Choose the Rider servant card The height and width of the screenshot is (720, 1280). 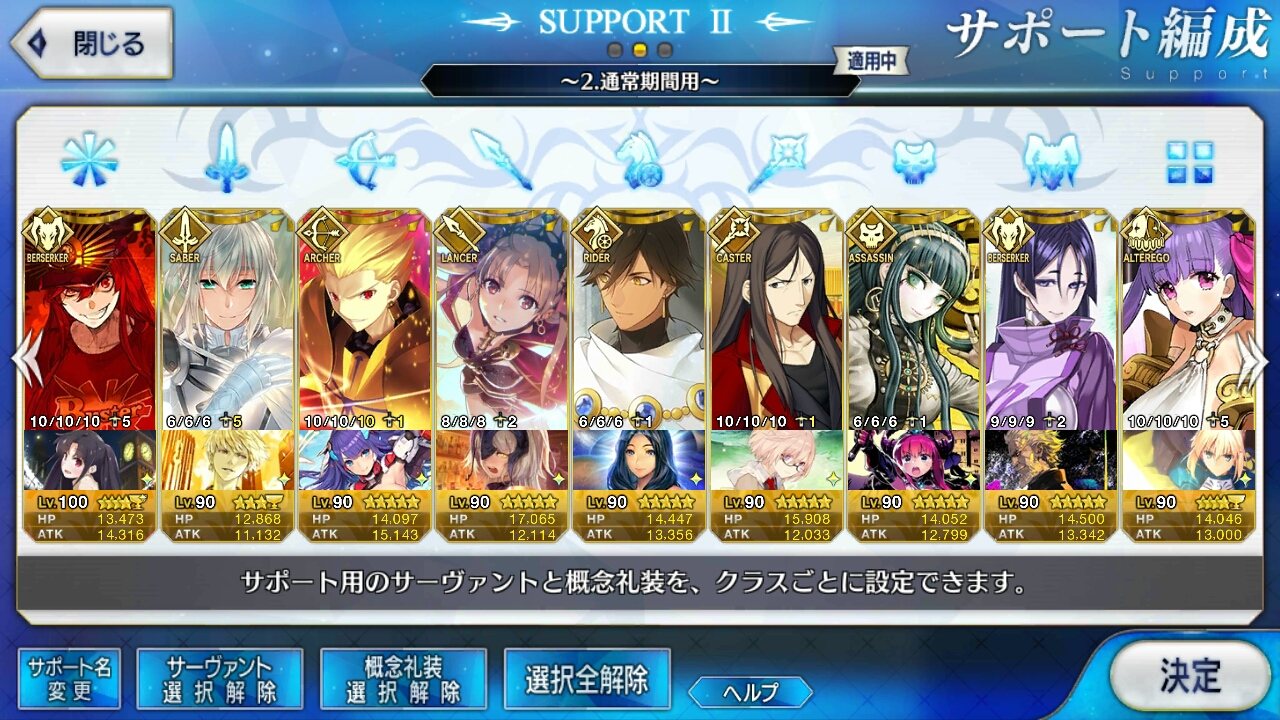click(638, 320)
